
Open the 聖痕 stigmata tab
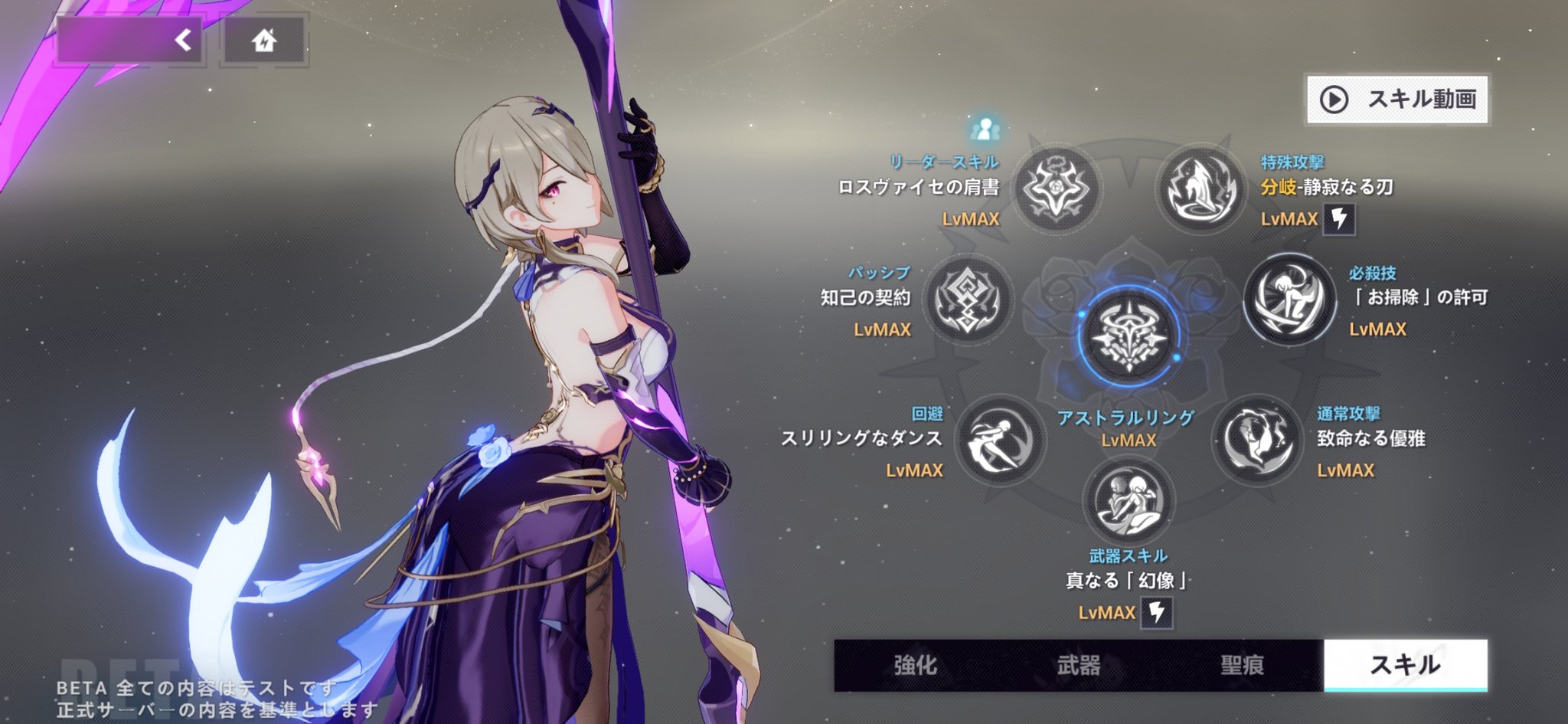point(1242,665)
